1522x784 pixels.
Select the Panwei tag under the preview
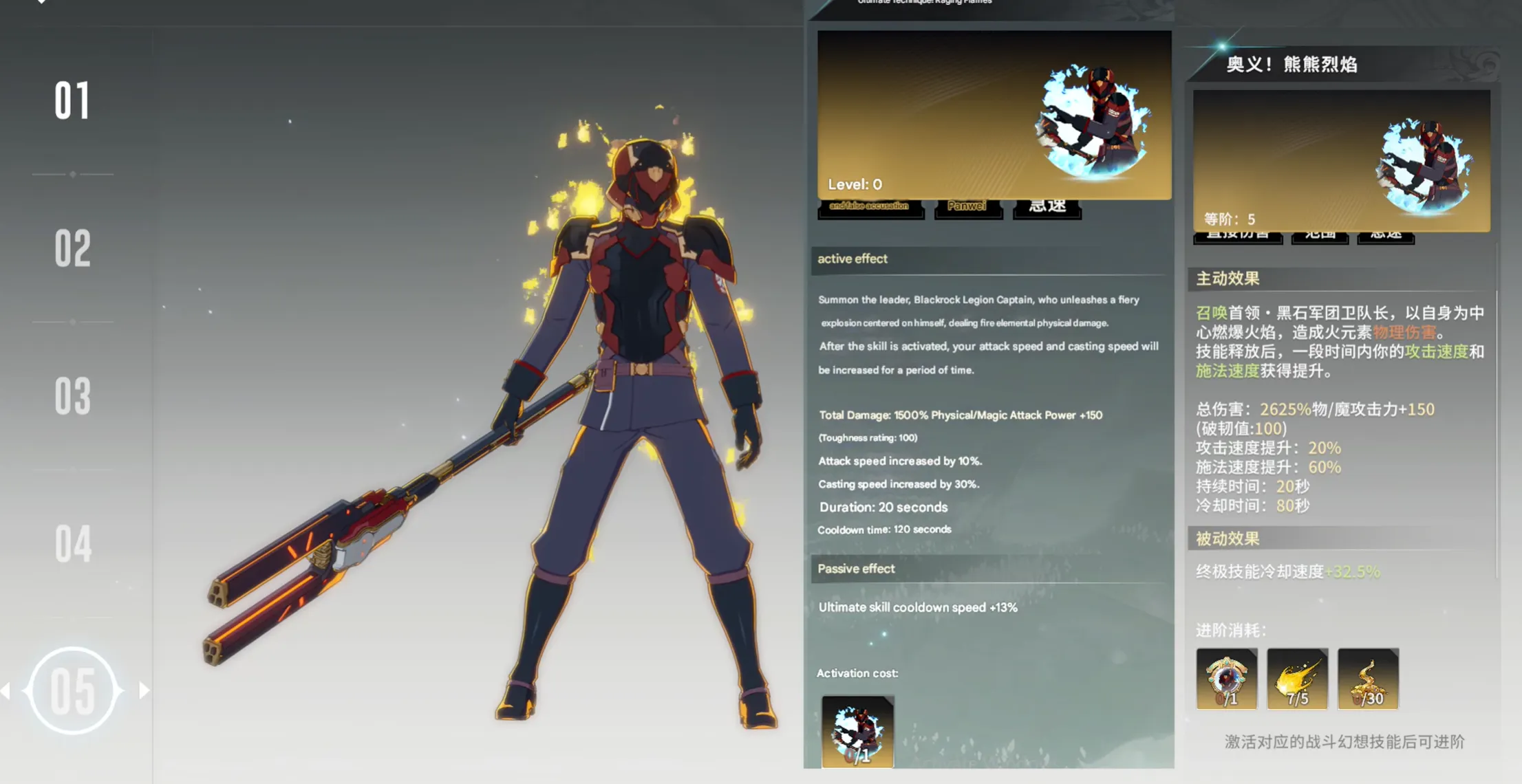pyautogui.click(x=967, y=207)
